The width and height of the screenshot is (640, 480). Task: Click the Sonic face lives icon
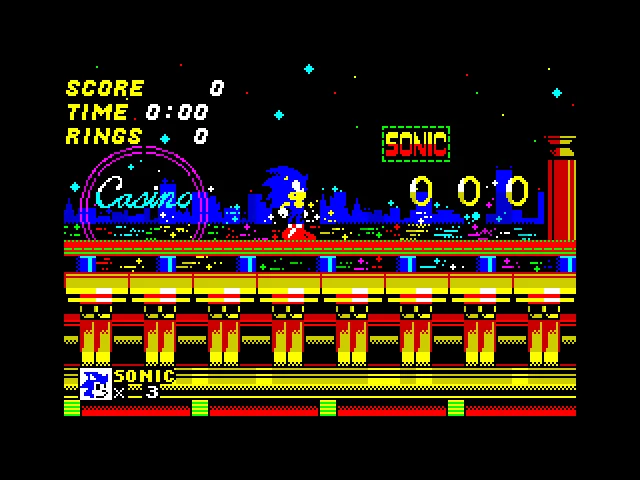[x=95, y=384]
